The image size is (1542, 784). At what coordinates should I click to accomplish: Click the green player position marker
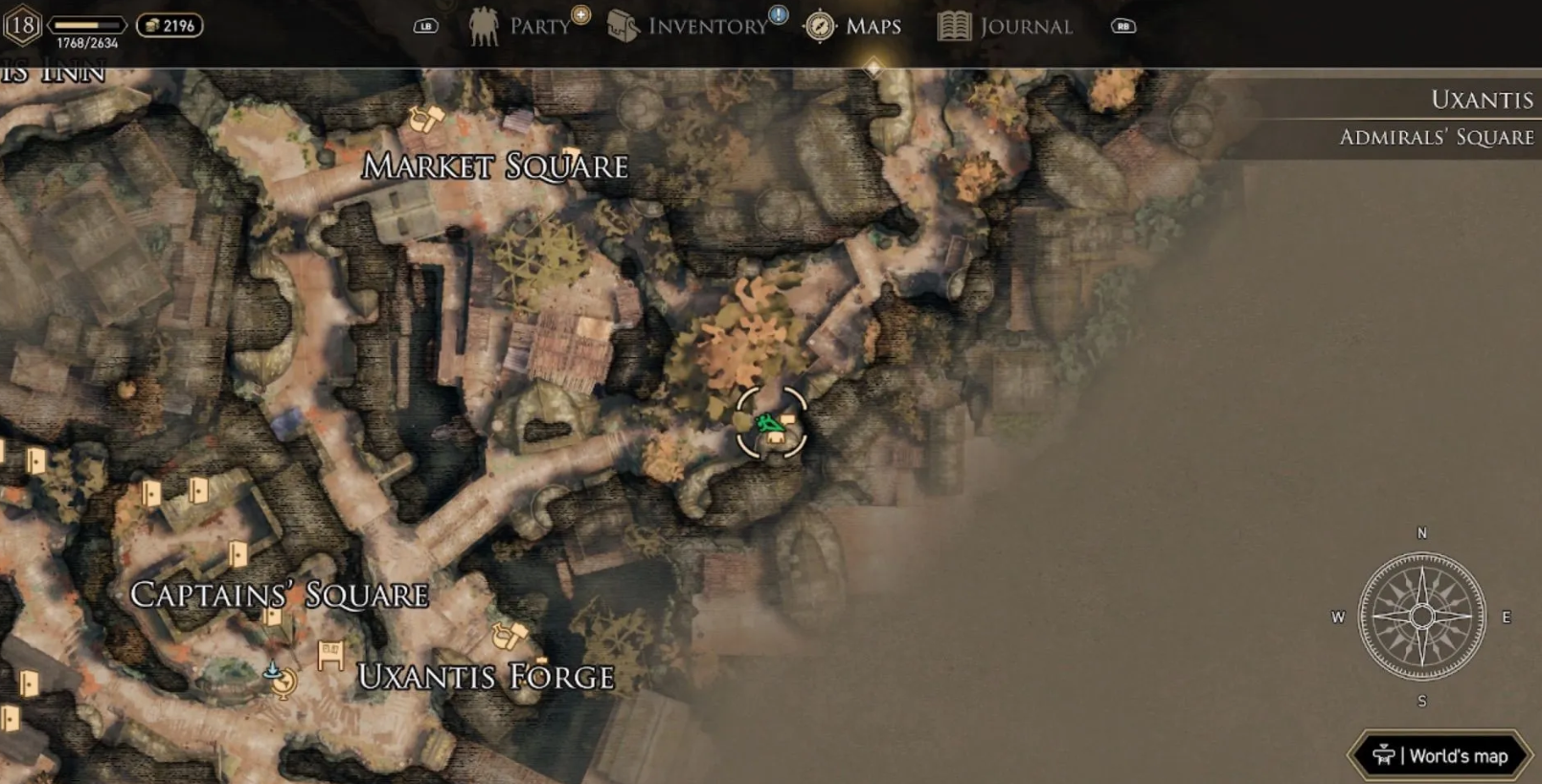[x=767, y=424]
